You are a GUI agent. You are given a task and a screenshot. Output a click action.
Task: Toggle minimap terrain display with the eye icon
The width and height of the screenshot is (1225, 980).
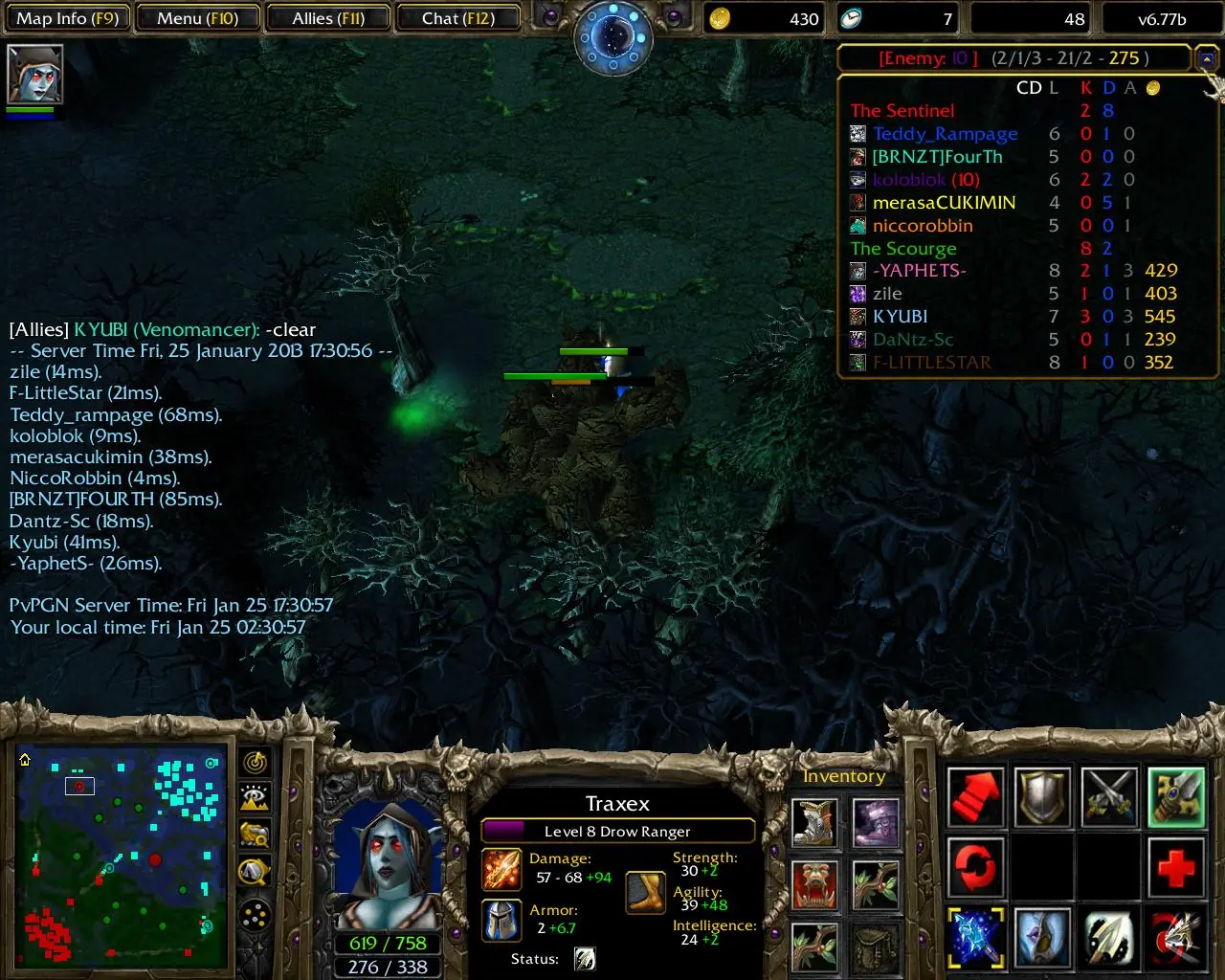pyautogui.click(x=255, y=797)
